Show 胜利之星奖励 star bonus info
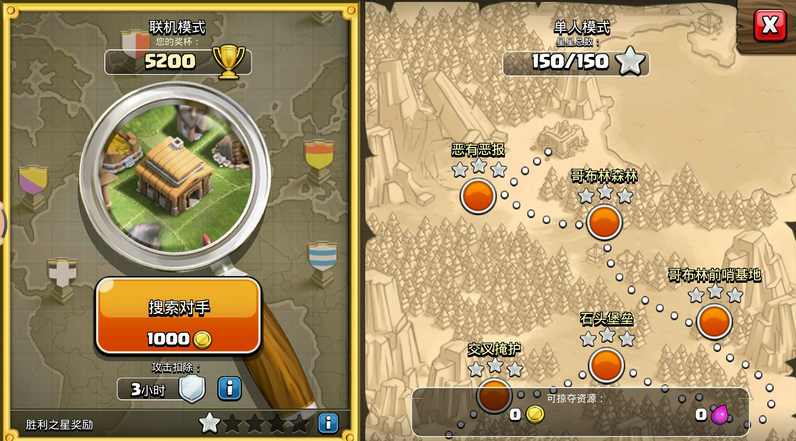 click(x=328, y=423)
